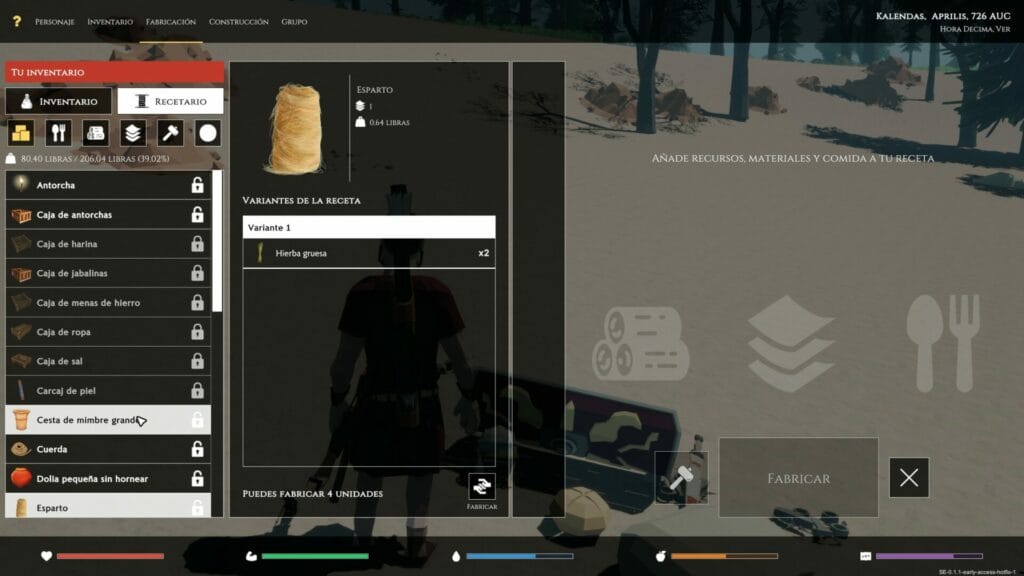Click the yellow question mark help icon
The width and height of the screenshot is (1024, 576).
point(16,21)
